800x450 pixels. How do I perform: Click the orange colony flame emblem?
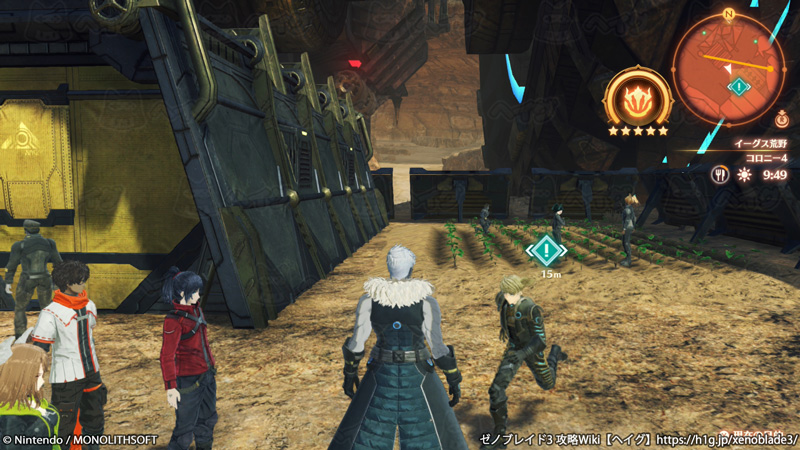click(x=636, y=99)
